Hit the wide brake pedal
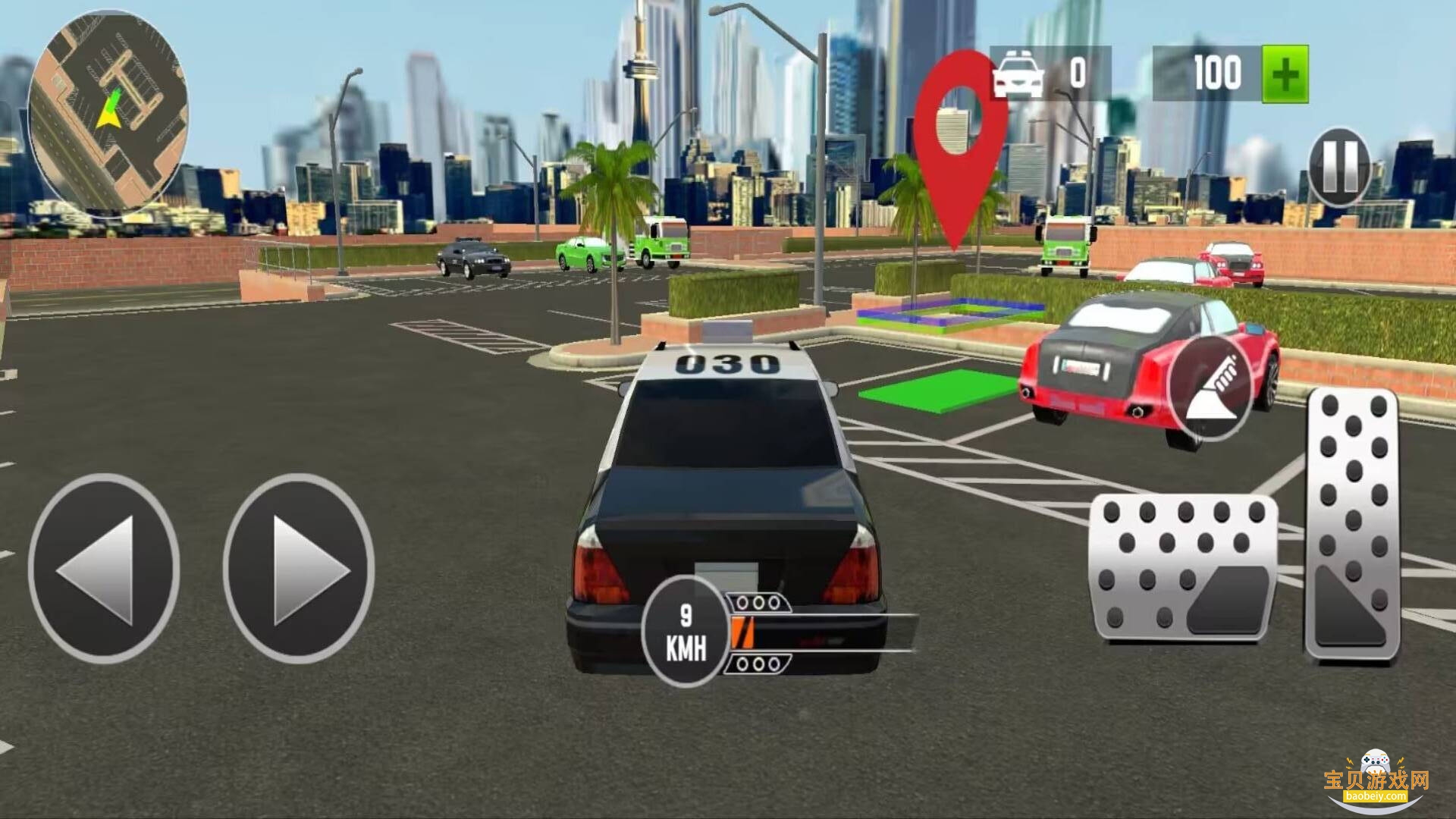Screen dimensions: 1456x819 (1184, 567)
